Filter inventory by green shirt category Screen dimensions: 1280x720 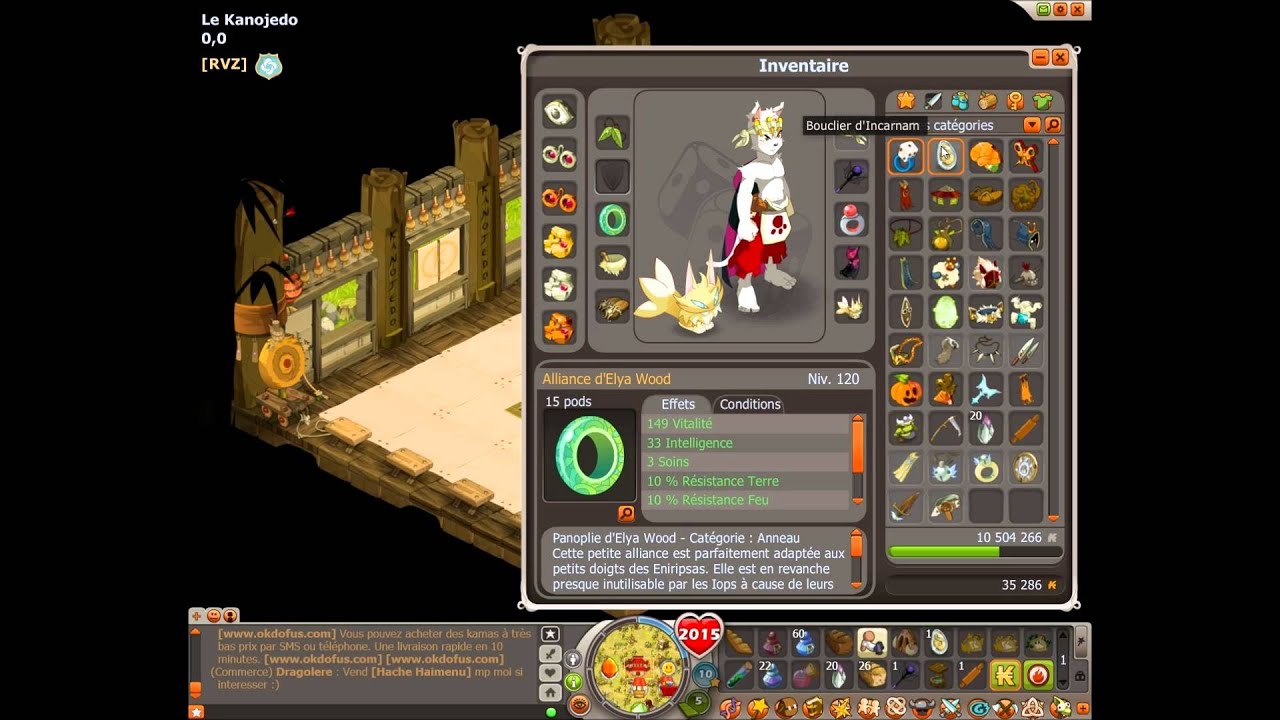(1042, 101)
